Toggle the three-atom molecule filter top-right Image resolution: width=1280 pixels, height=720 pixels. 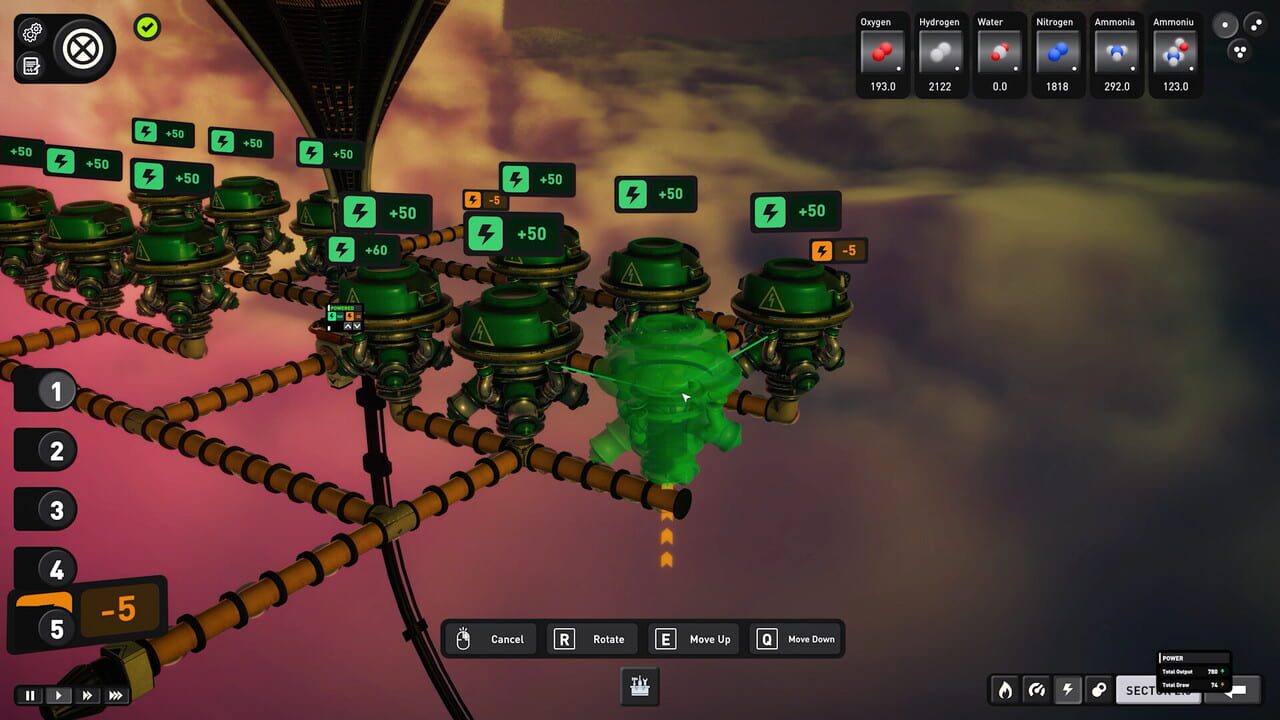click(1240, 51)
